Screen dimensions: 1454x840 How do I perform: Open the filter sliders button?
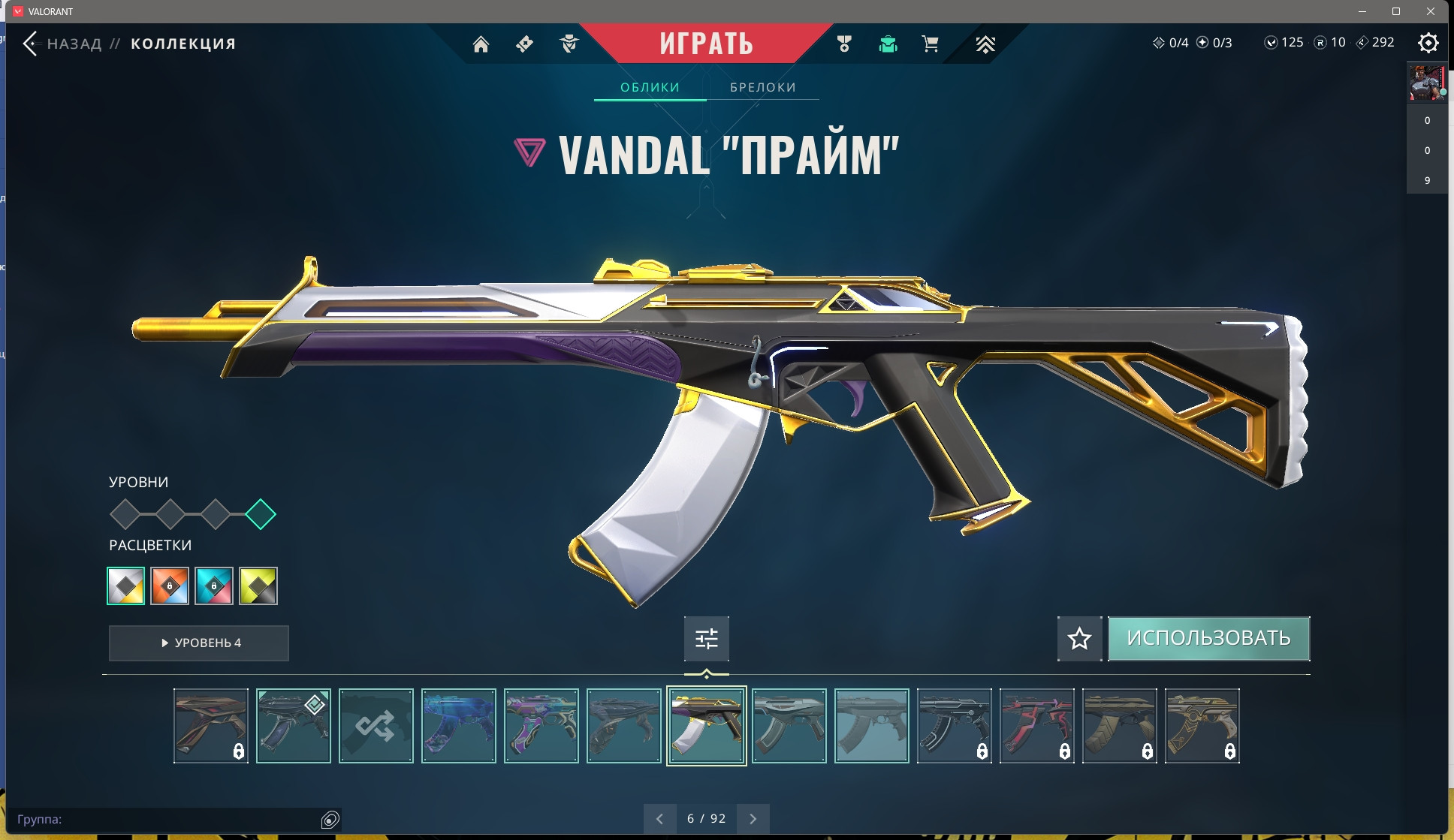point(706,639)
